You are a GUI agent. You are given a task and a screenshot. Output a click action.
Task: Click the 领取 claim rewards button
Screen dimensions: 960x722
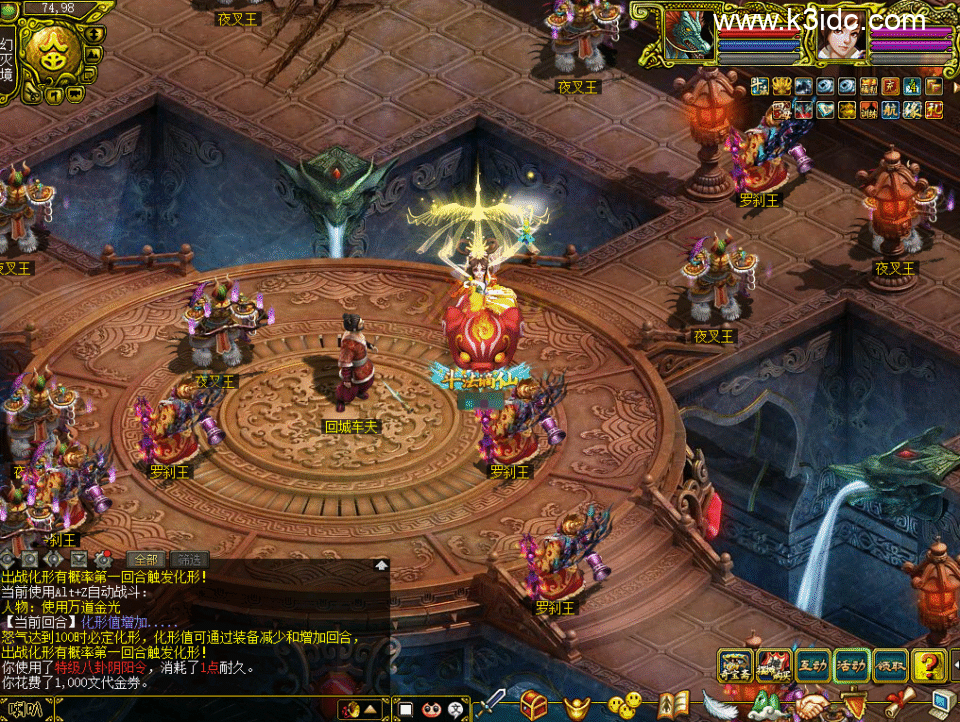[889, 664]
